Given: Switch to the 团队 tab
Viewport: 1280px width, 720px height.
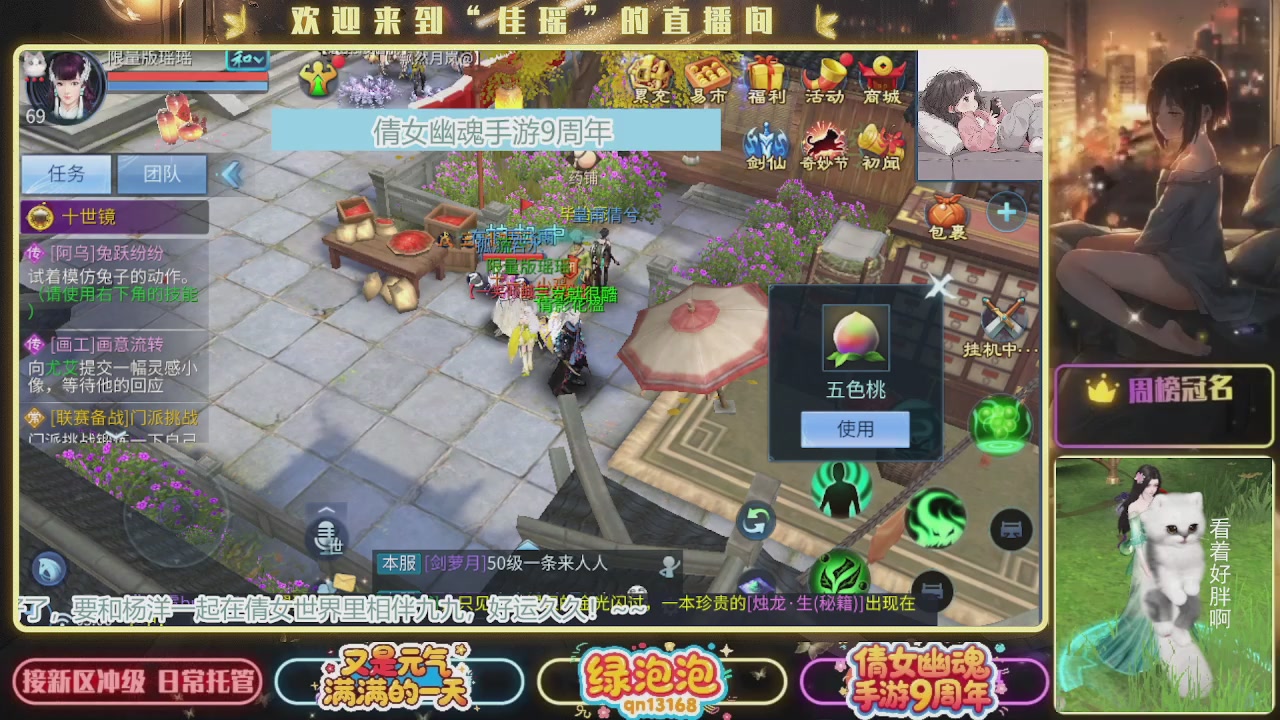Looking at the screenshot, I should click(x=161, y=174).
